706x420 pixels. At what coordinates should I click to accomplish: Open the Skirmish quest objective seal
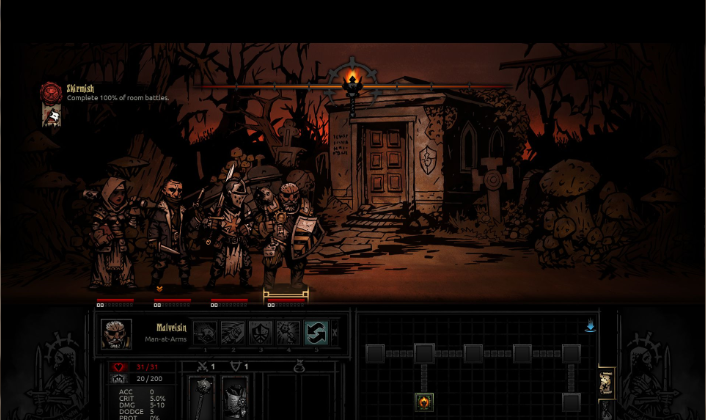50,92
